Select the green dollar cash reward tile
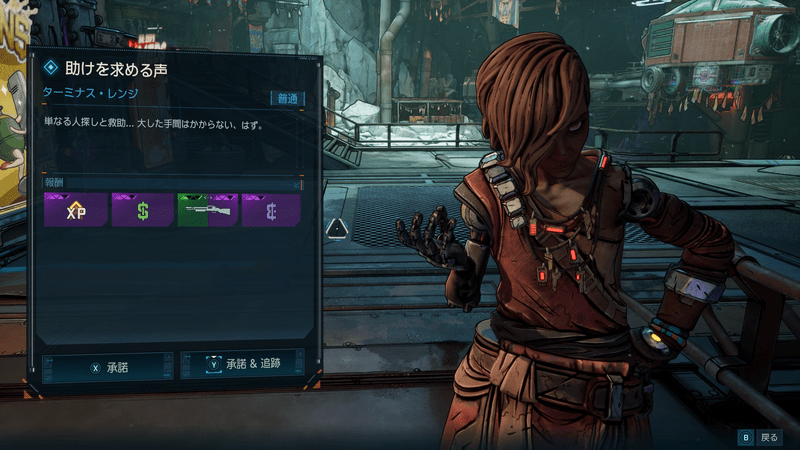 tap(142, 210)
